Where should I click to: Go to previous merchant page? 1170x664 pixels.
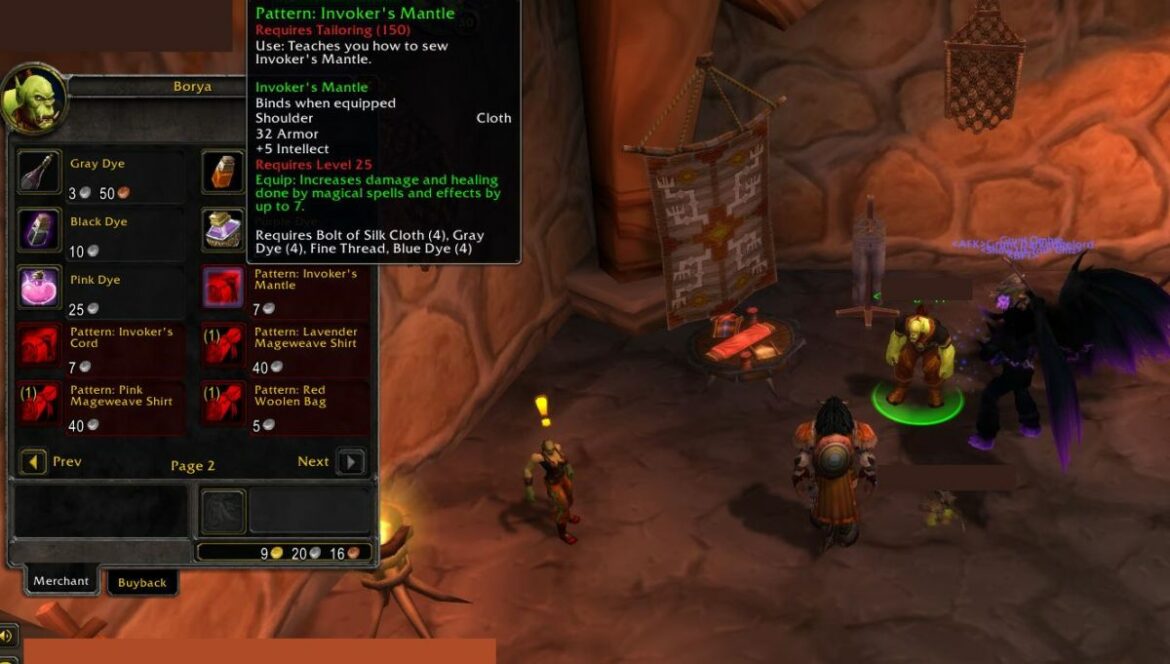(x=33, y=462)
